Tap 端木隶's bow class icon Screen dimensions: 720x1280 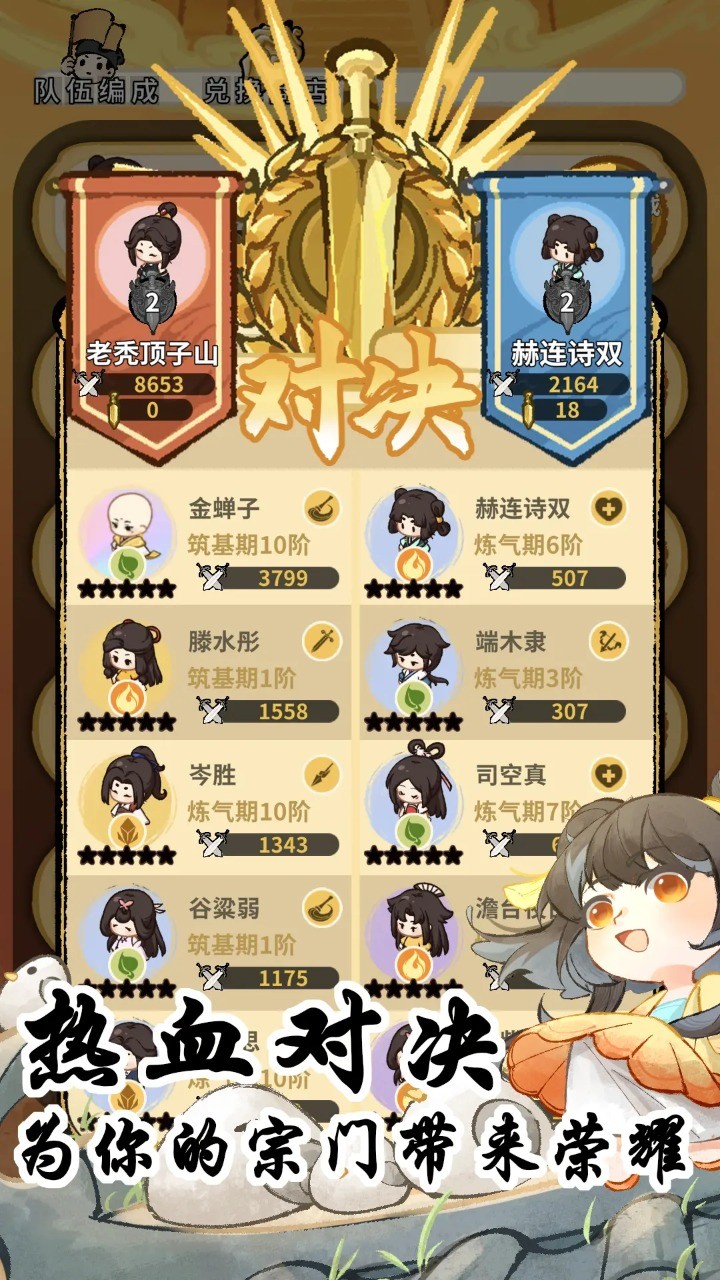(x=608, y=641)
